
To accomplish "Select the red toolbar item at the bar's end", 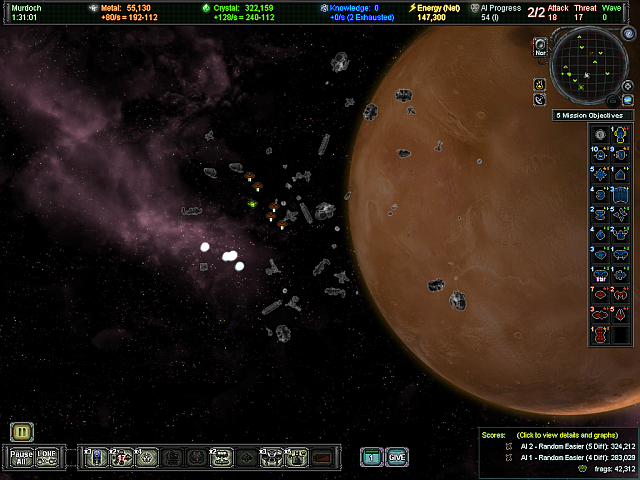I will (322, 458).
